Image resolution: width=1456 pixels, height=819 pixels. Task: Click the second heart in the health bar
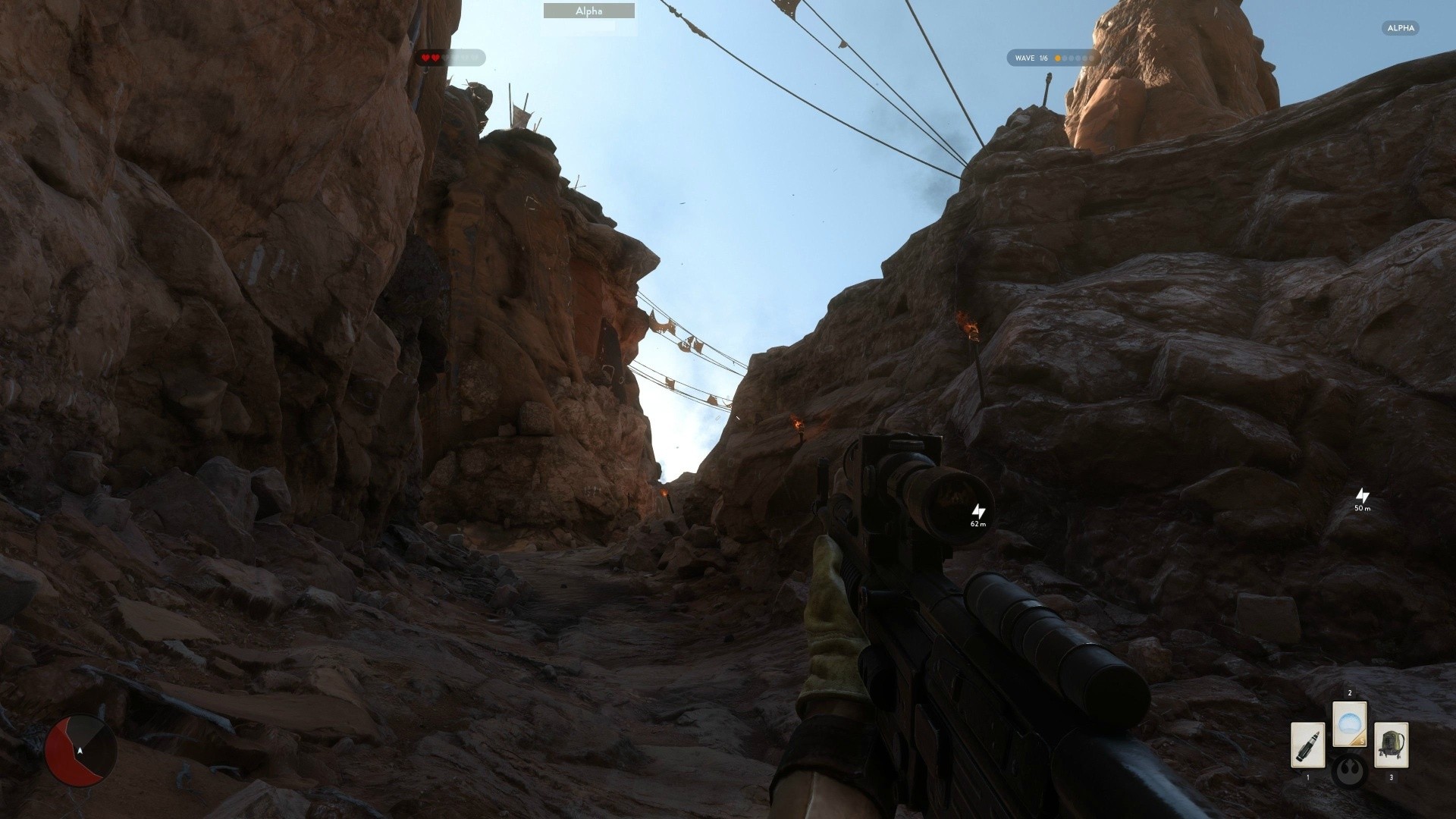pyautogui.click(x=435, y=58)
